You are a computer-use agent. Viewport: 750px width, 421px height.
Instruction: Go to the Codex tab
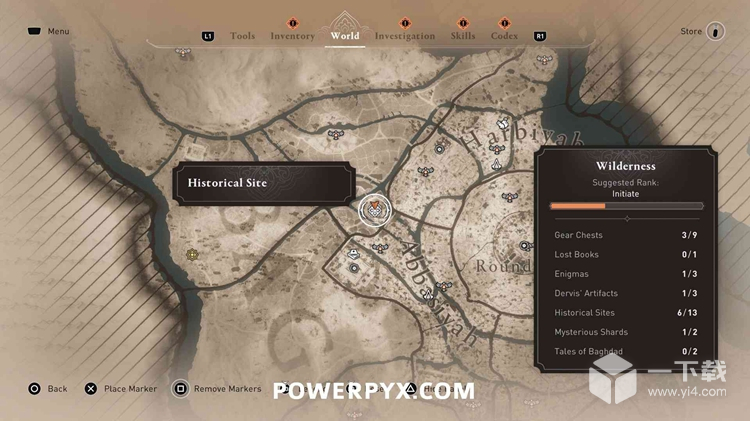pos(504,36)
